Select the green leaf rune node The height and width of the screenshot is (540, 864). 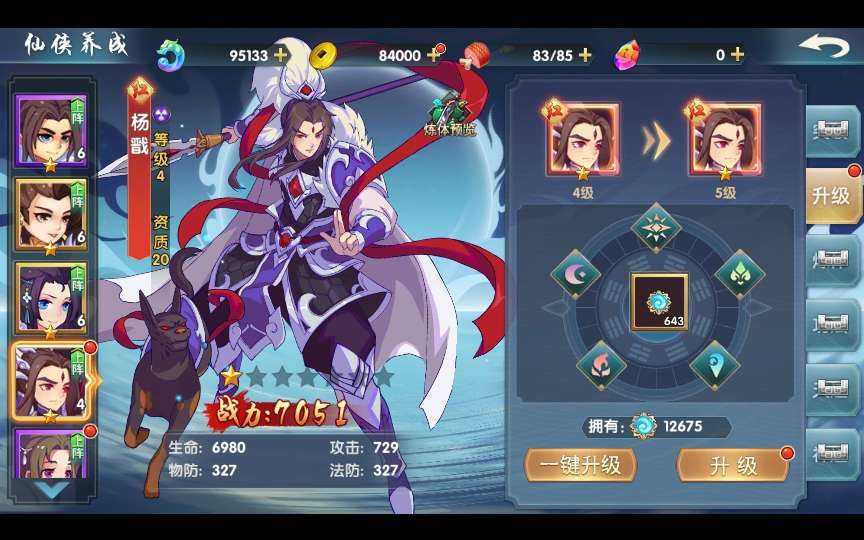740,274
